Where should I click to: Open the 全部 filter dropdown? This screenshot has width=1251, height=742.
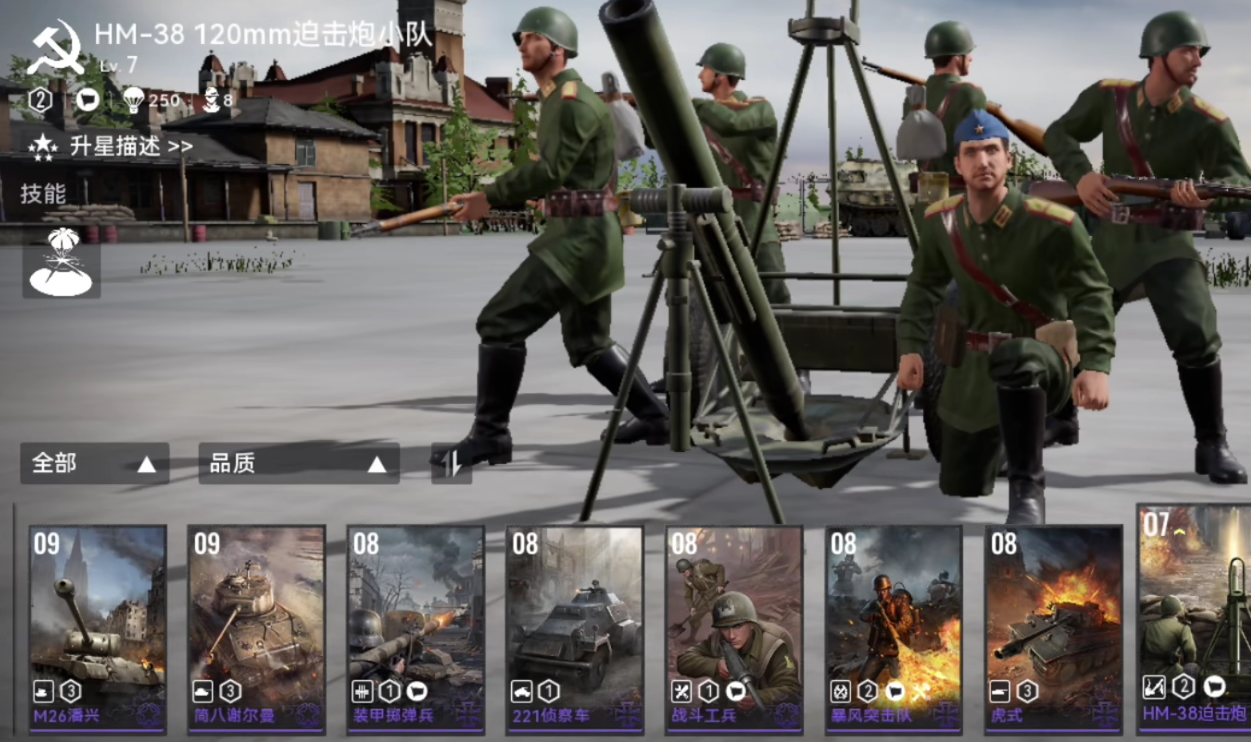[94, 464]
